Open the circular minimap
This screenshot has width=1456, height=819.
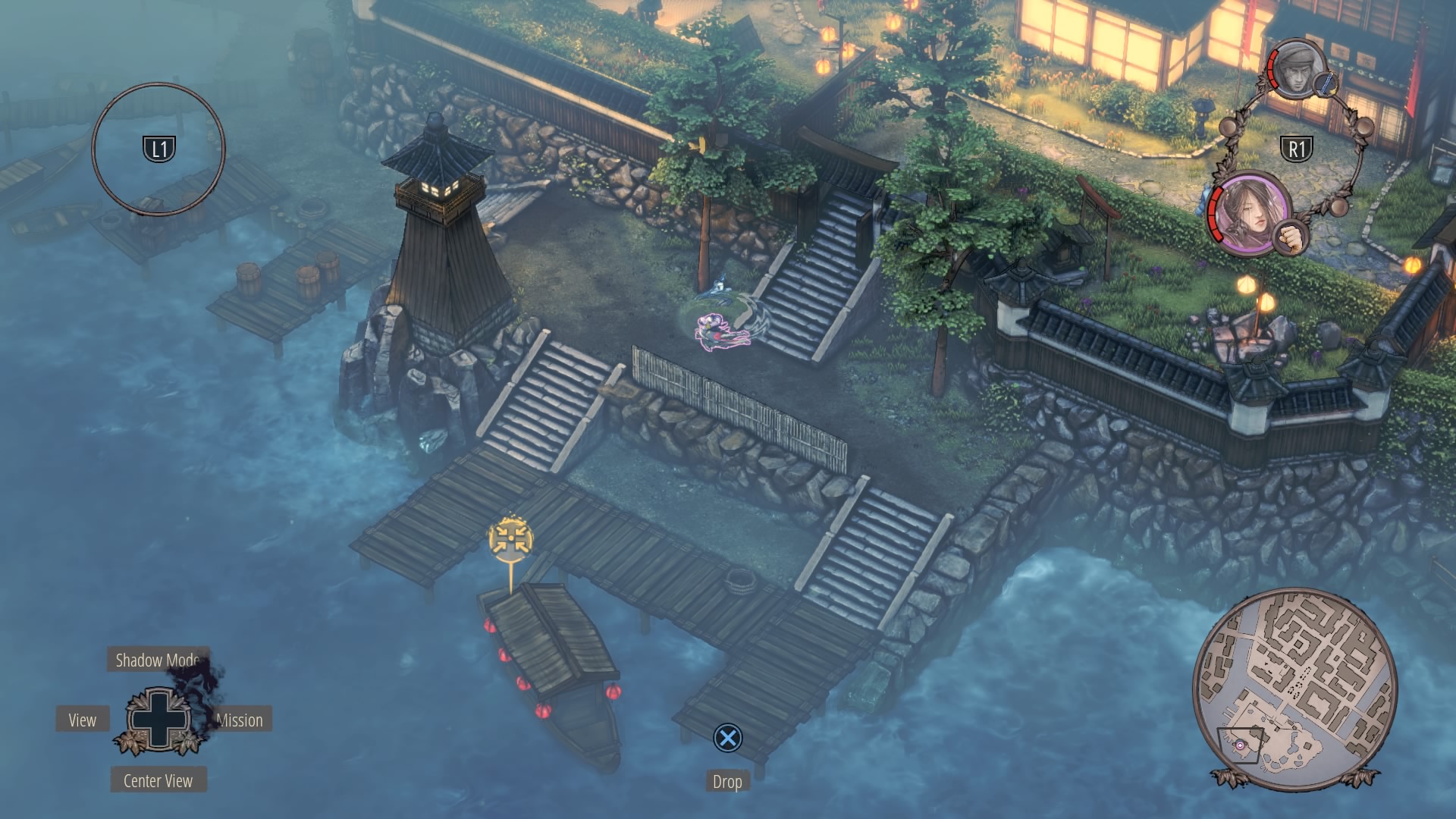click(1294, 689)
